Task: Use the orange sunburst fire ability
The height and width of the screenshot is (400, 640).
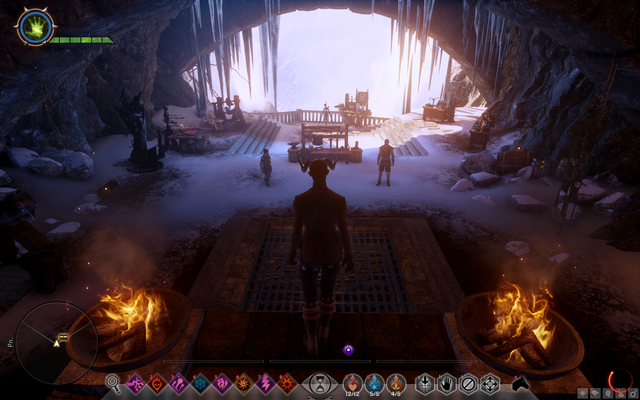Action: click(243, 383)
